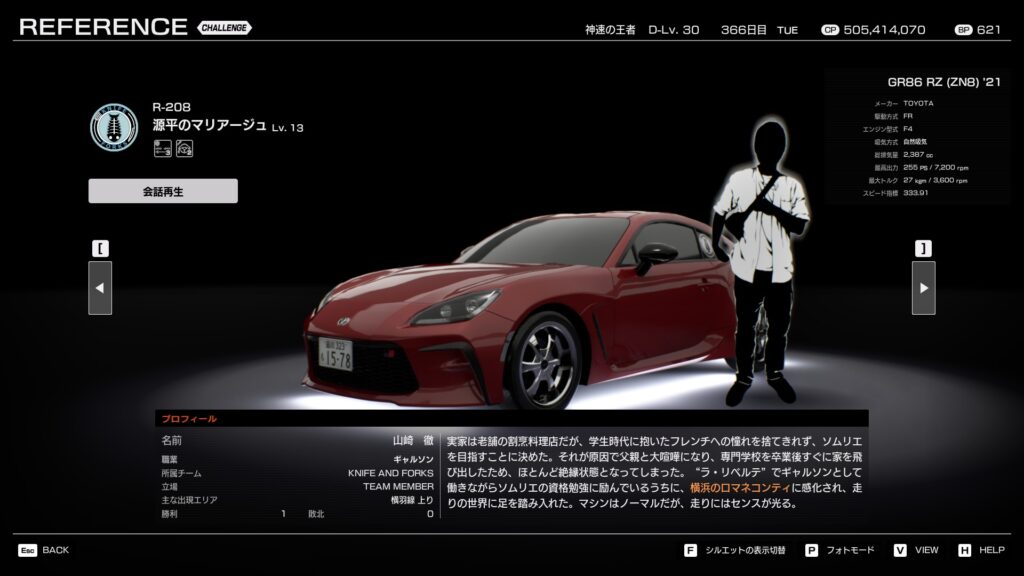Select the Knife and Forks team emblem
This screenshot has width=1024, height=576.
tap(114, 127)
